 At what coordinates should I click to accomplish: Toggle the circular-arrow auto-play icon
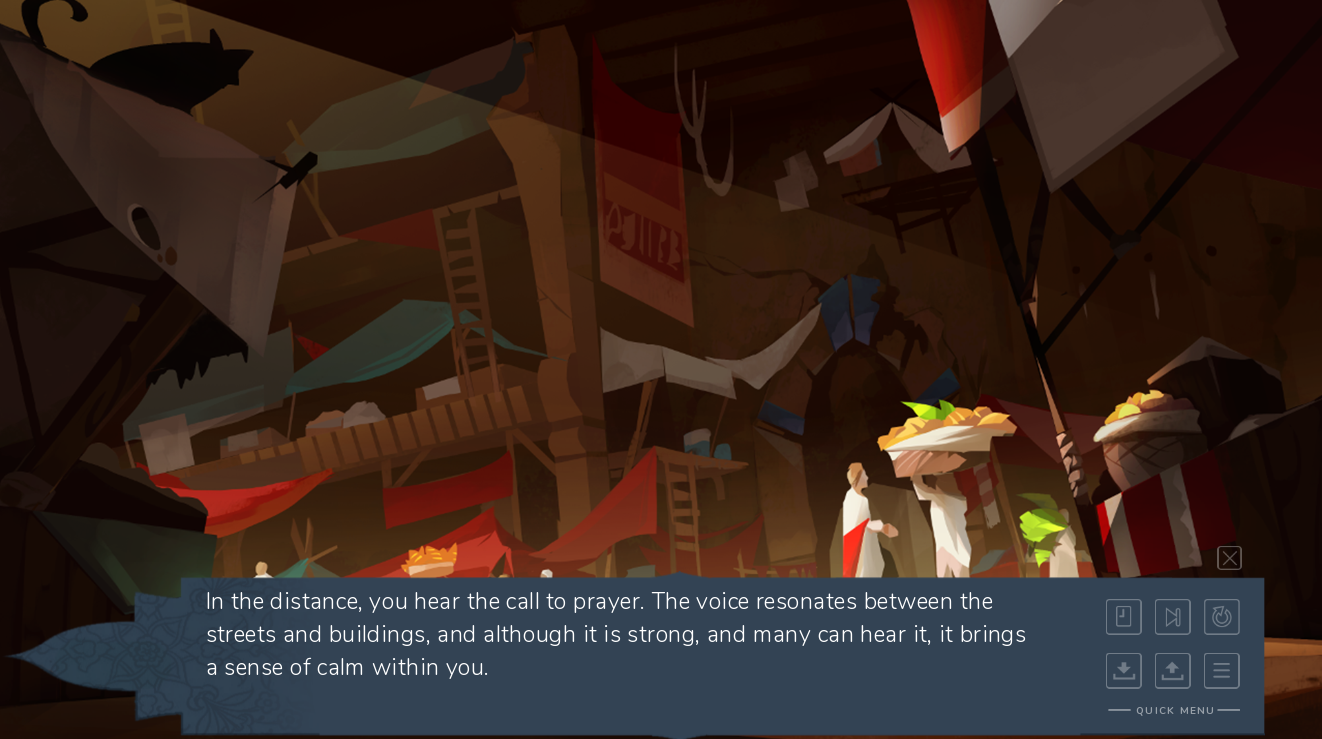[x=1221, y=617]
